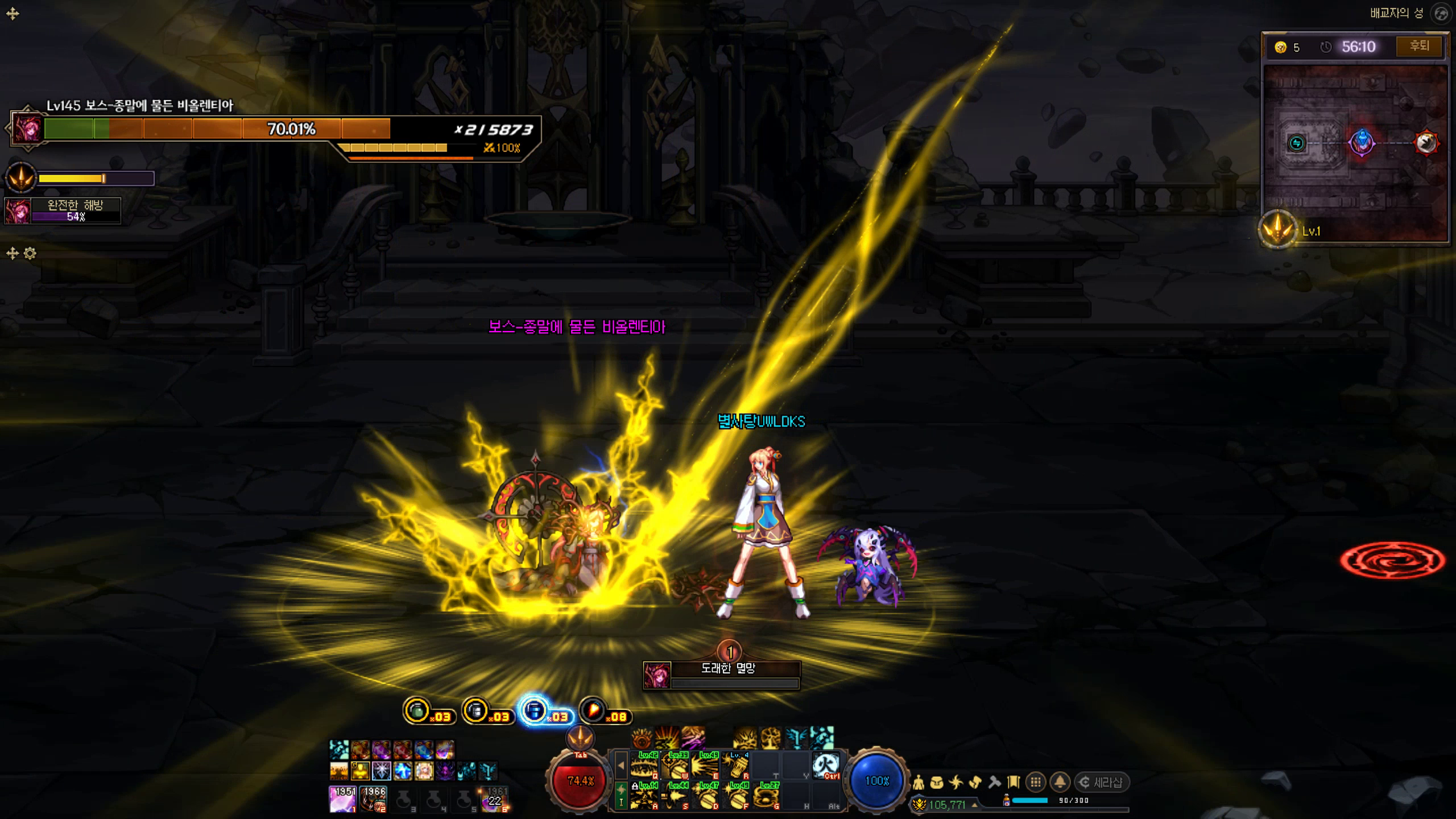Activate the fire kanji skill on Ctrl

pos(826,765)
